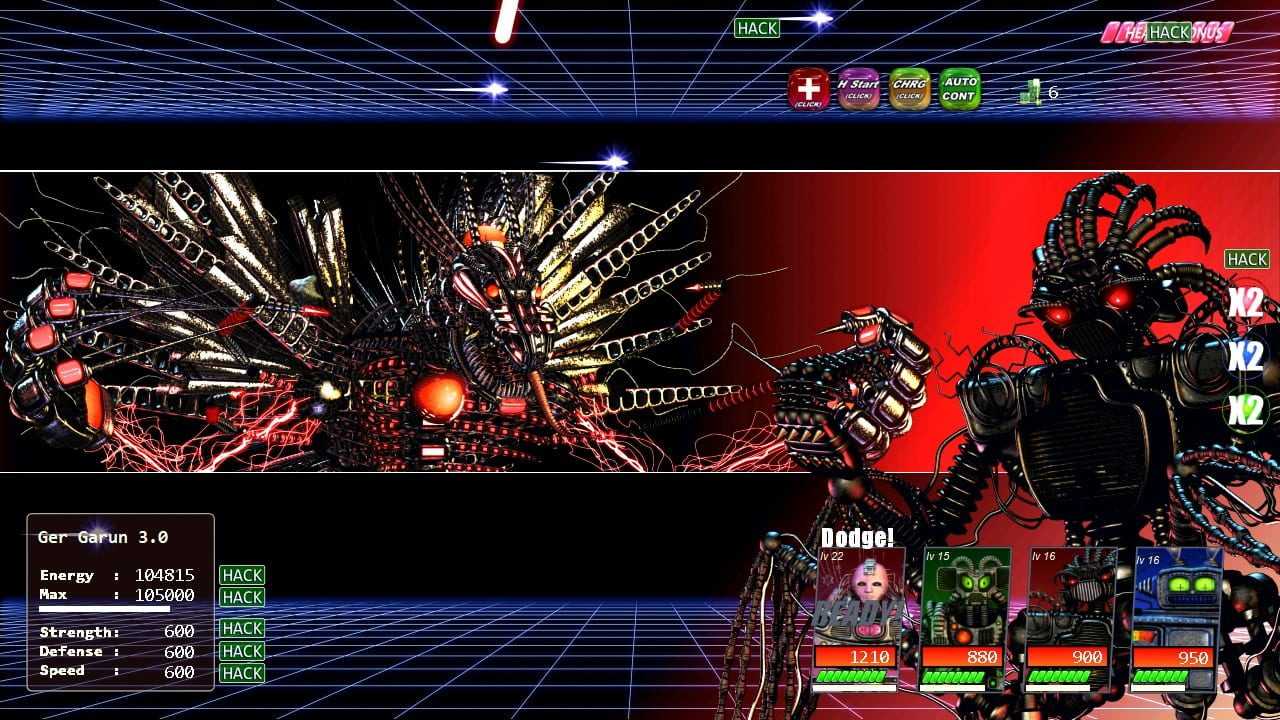
Task: Hack the enemy Defense stat
Action: click(x=242, y=651)
